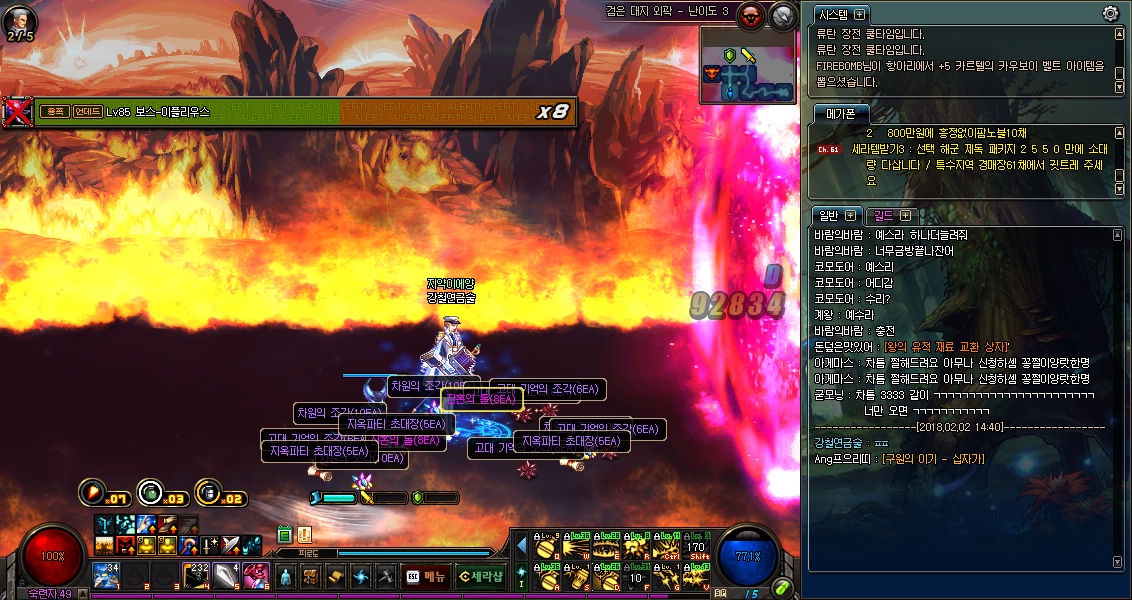This screenshot has height=600, width=1132.
Task: Switch to the 일반 chat tab
Action: [x=829, y=215]
